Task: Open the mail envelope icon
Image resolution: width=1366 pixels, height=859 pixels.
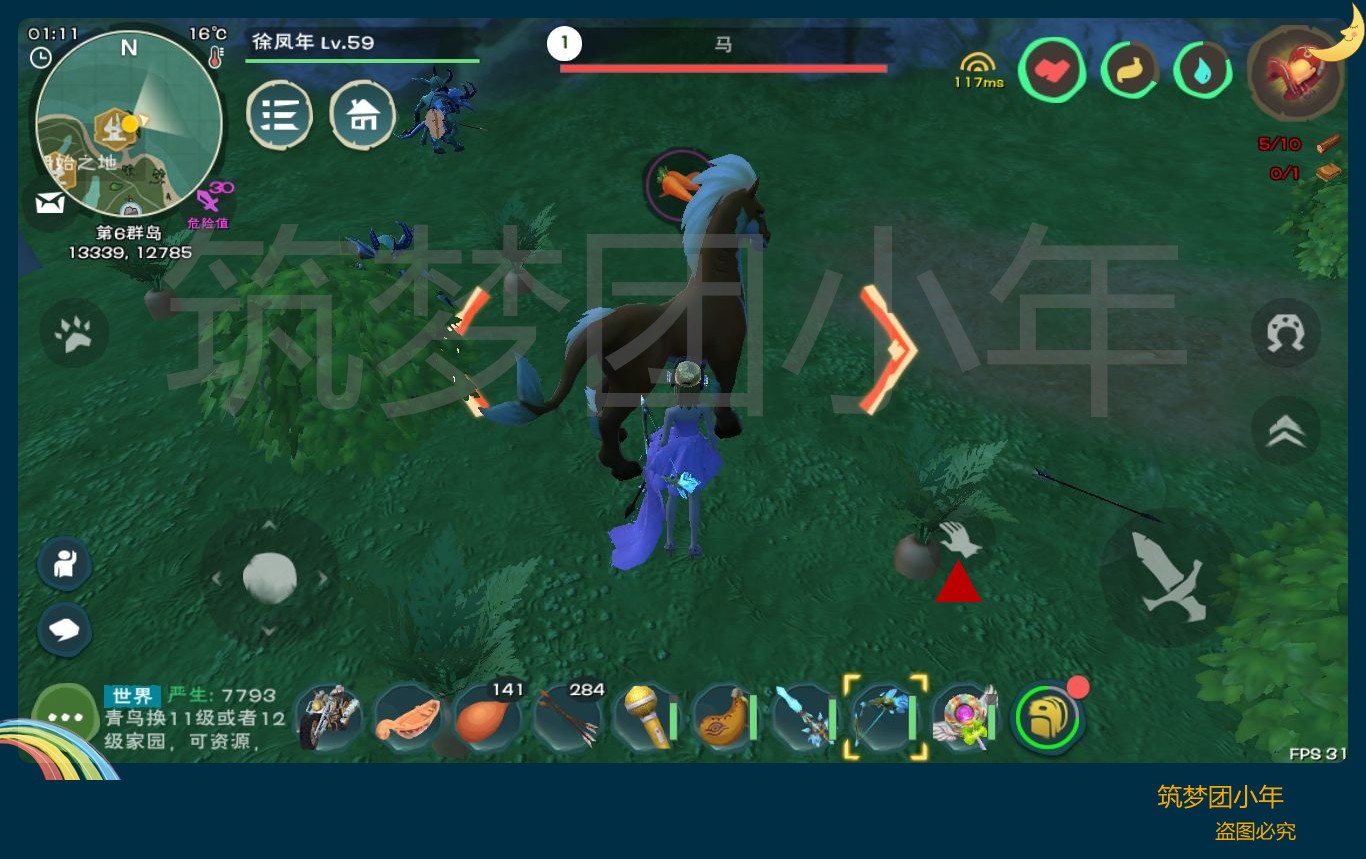Action: (50, 204)
